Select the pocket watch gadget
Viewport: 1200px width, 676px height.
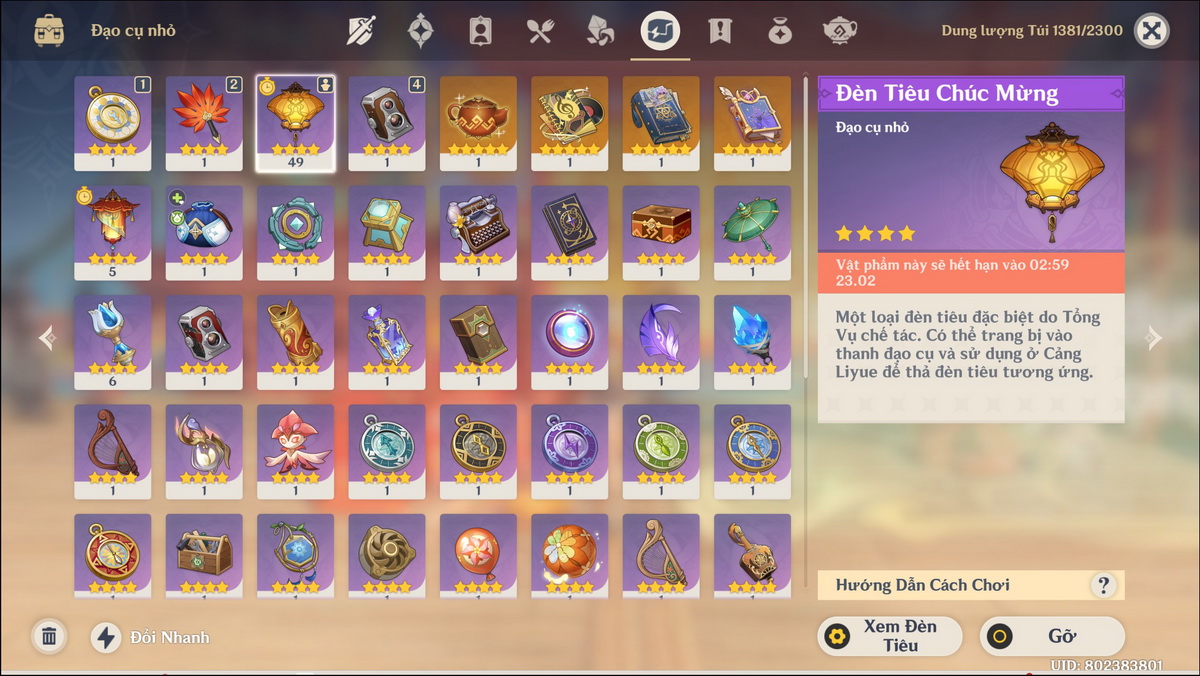click(x=112, y=122)
